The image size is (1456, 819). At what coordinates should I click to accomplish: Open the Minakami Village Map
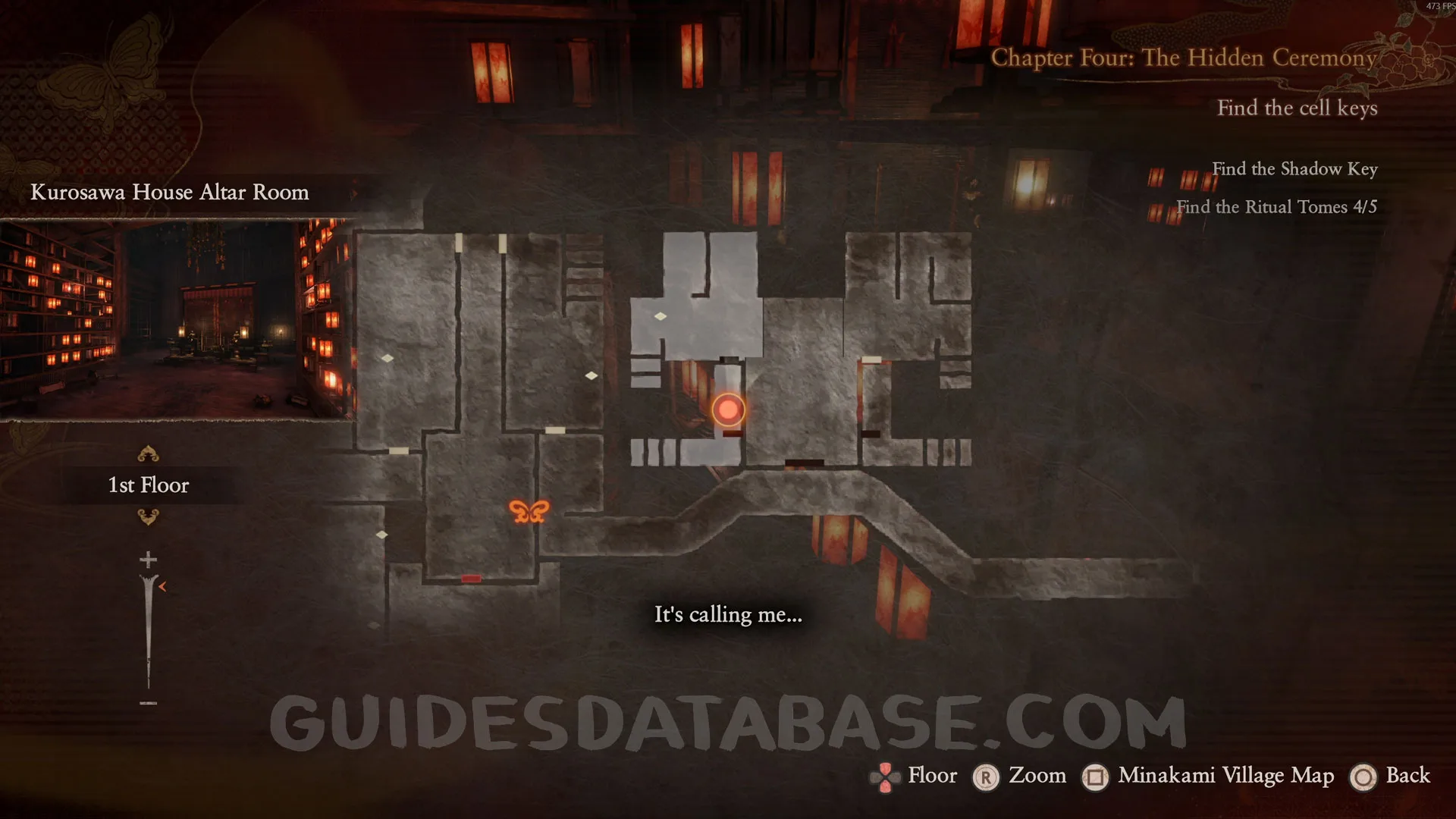coord(1225,776)
